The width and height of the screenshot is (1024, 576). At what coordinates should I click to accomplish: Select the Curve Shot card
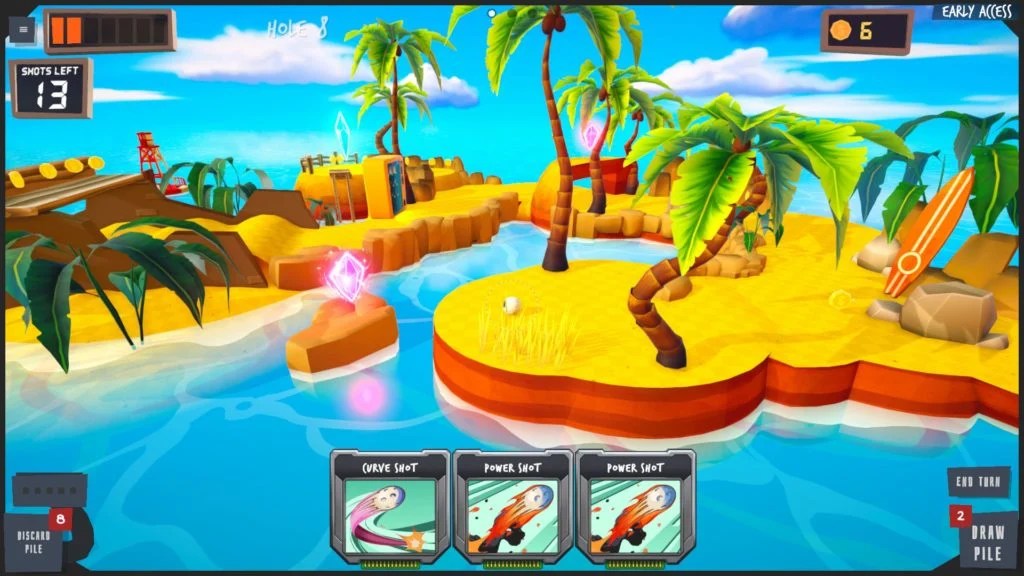click(x=390, y=507)
